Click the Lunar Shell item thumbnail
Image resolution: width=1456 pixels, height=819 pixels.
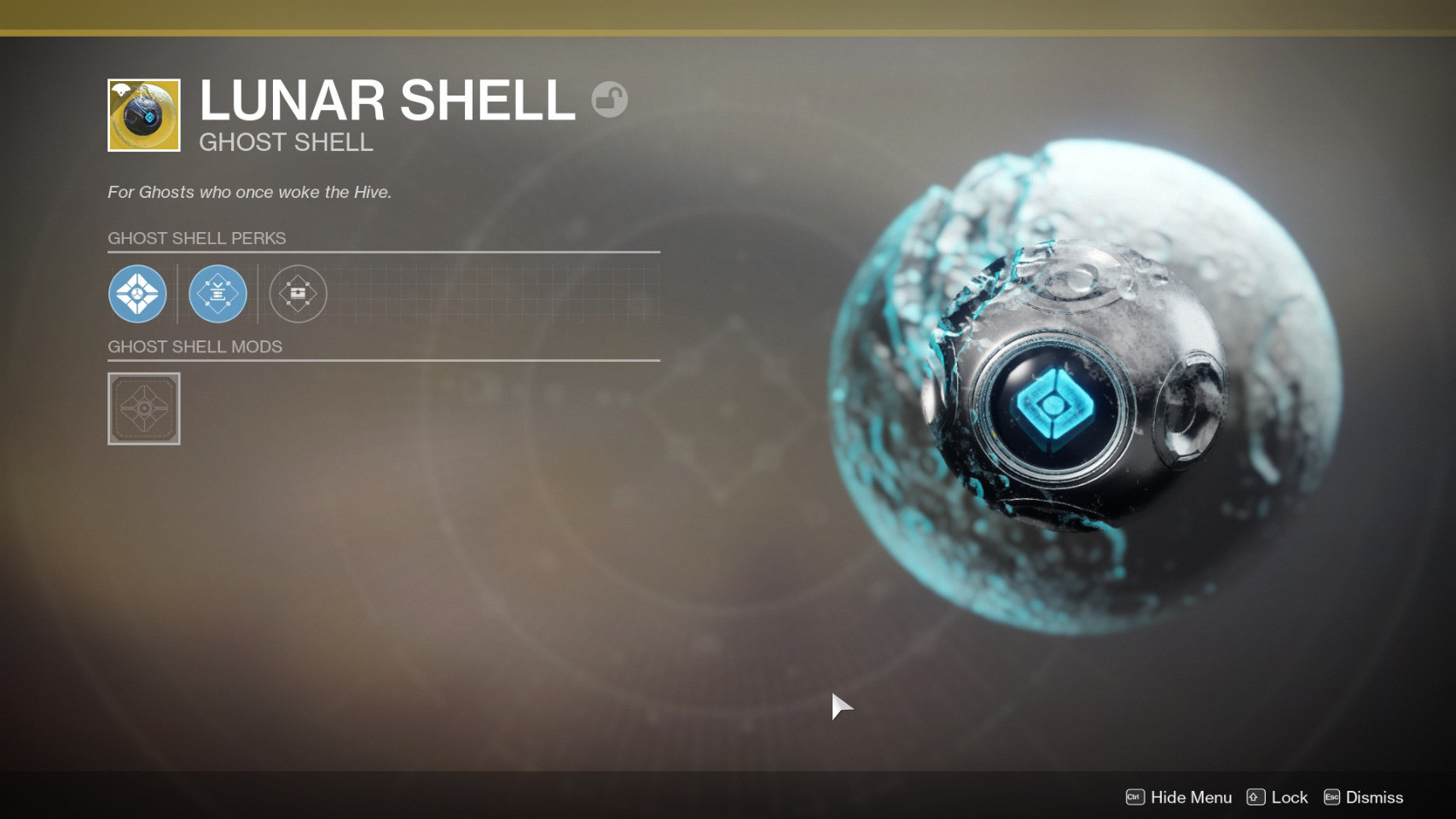click(x=144, y=115)
